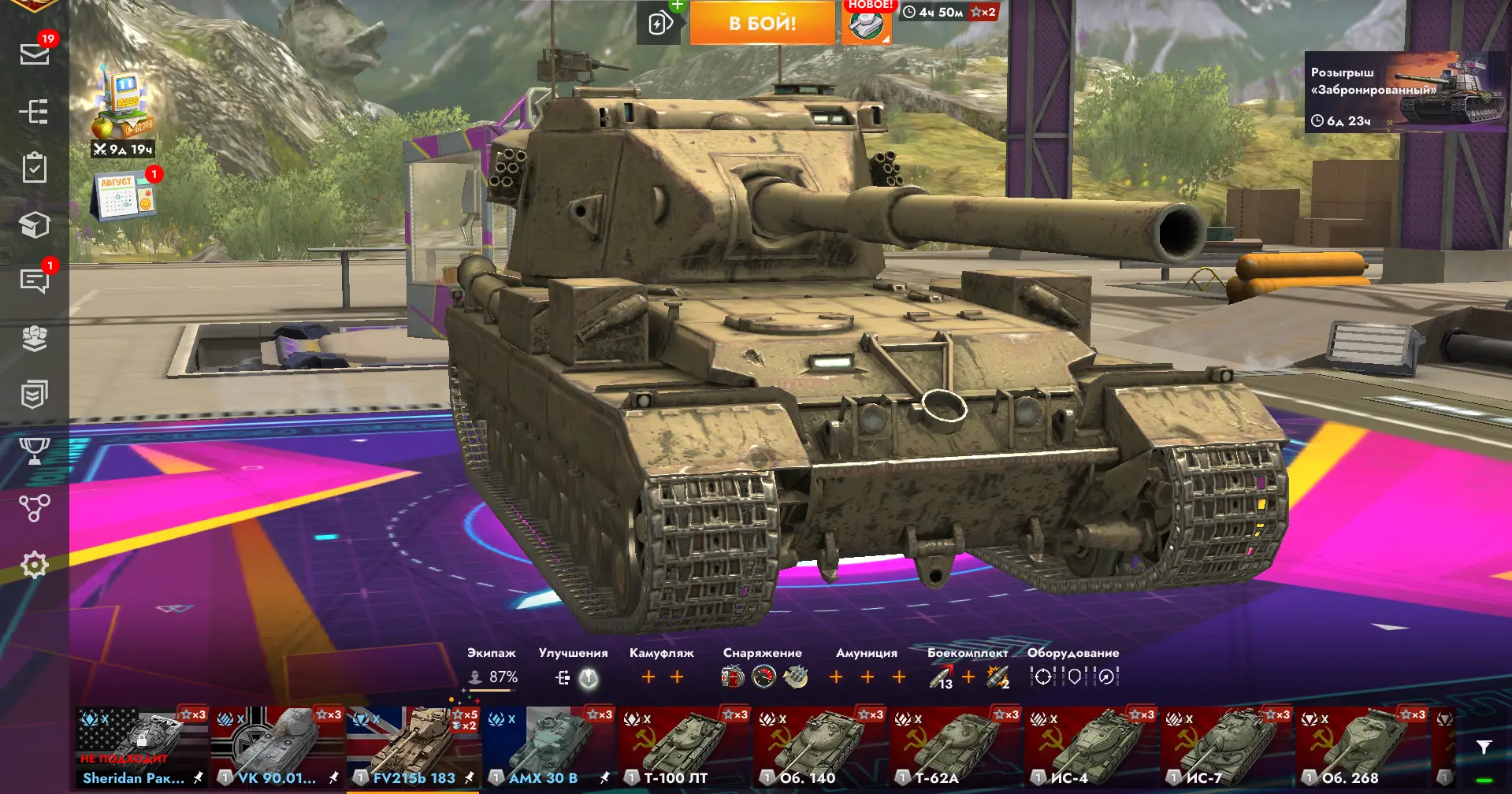Open the «Забронированный» giveaway banner
1512x794 pixels.
pyautogui.click(x=1406, y=92)
